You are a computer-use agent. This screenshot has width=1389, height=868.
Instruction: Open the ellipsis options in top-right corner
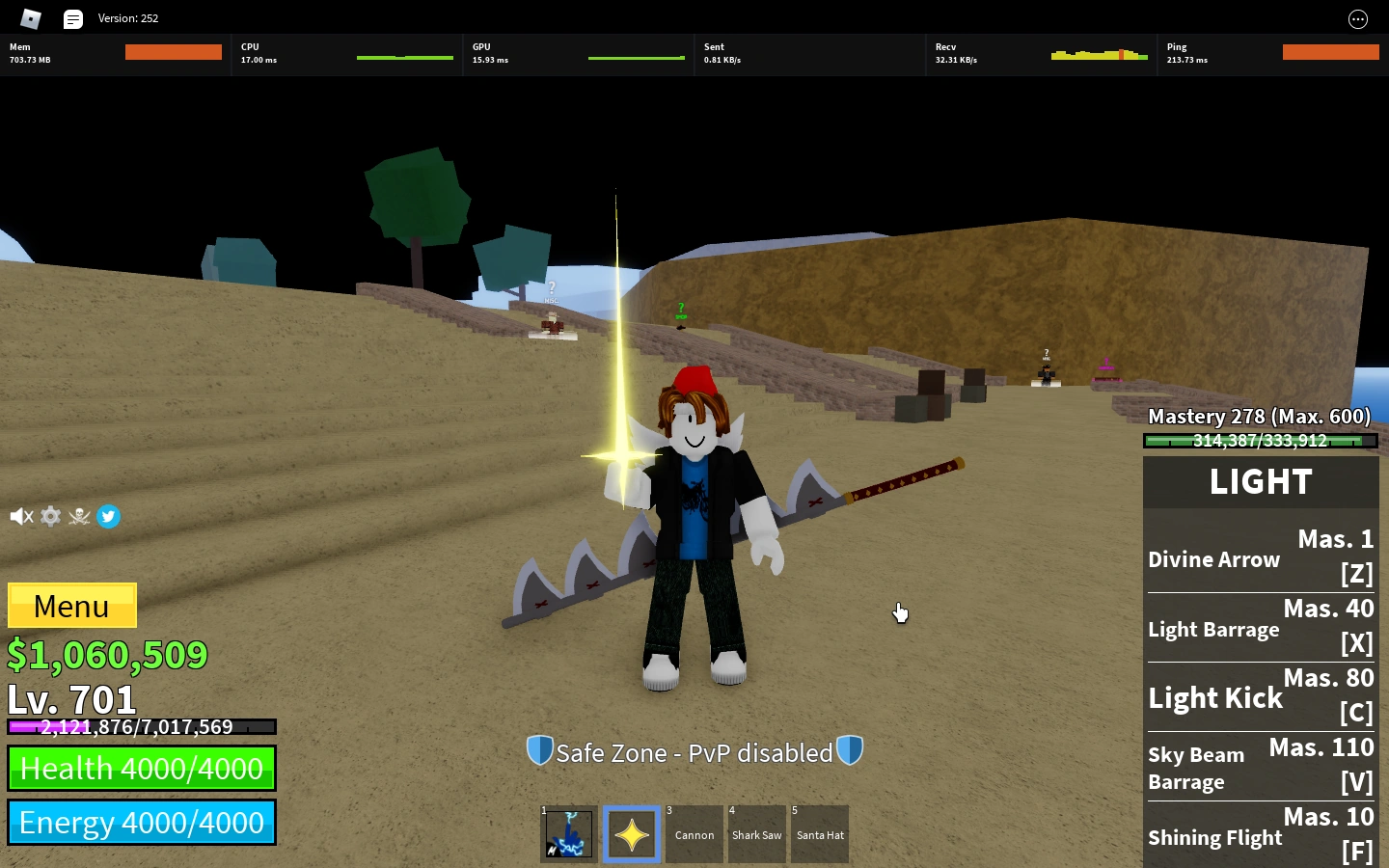click(x=1358, y=18)
